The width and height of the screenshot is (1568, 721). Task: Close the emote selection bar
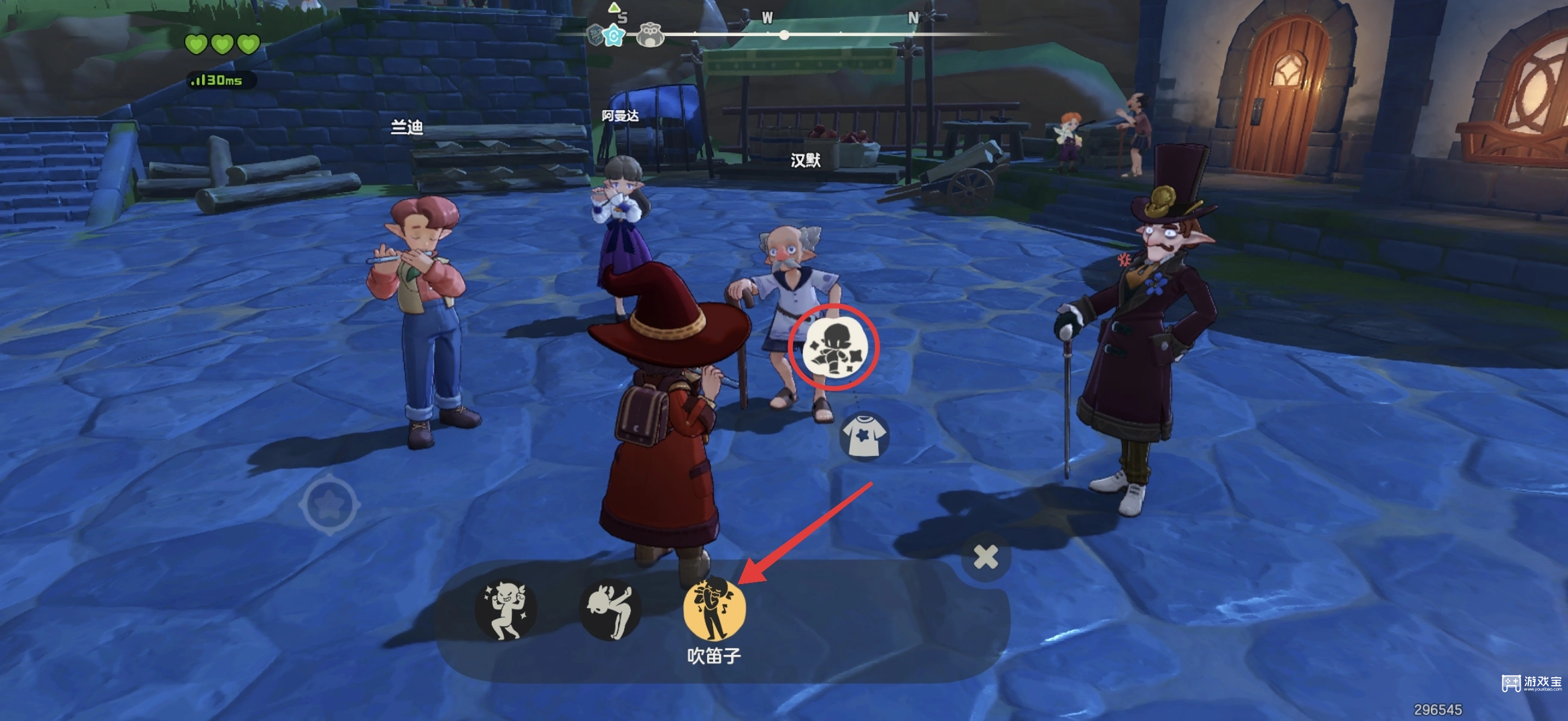985,557
